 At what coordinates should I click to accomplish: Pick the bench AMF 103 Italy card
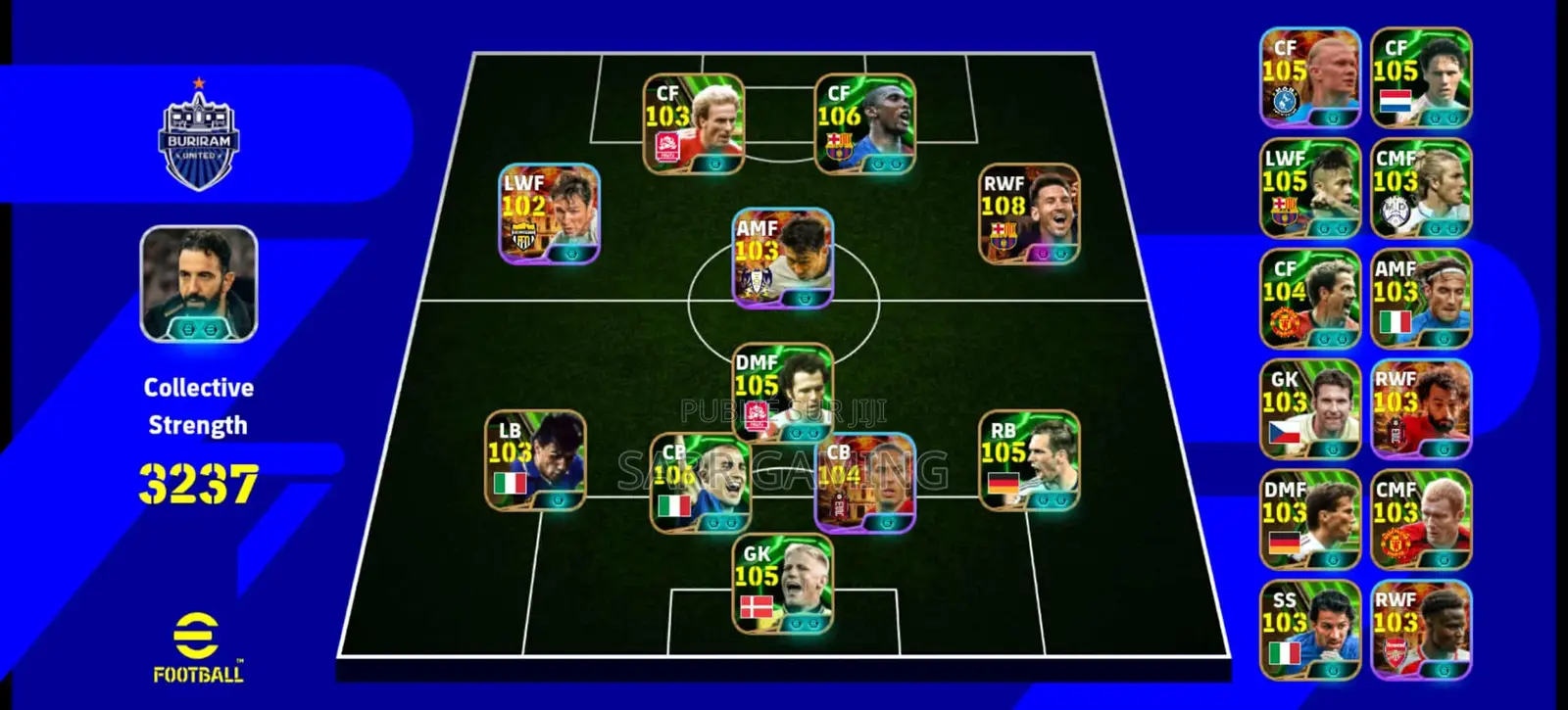[1421, 299]
